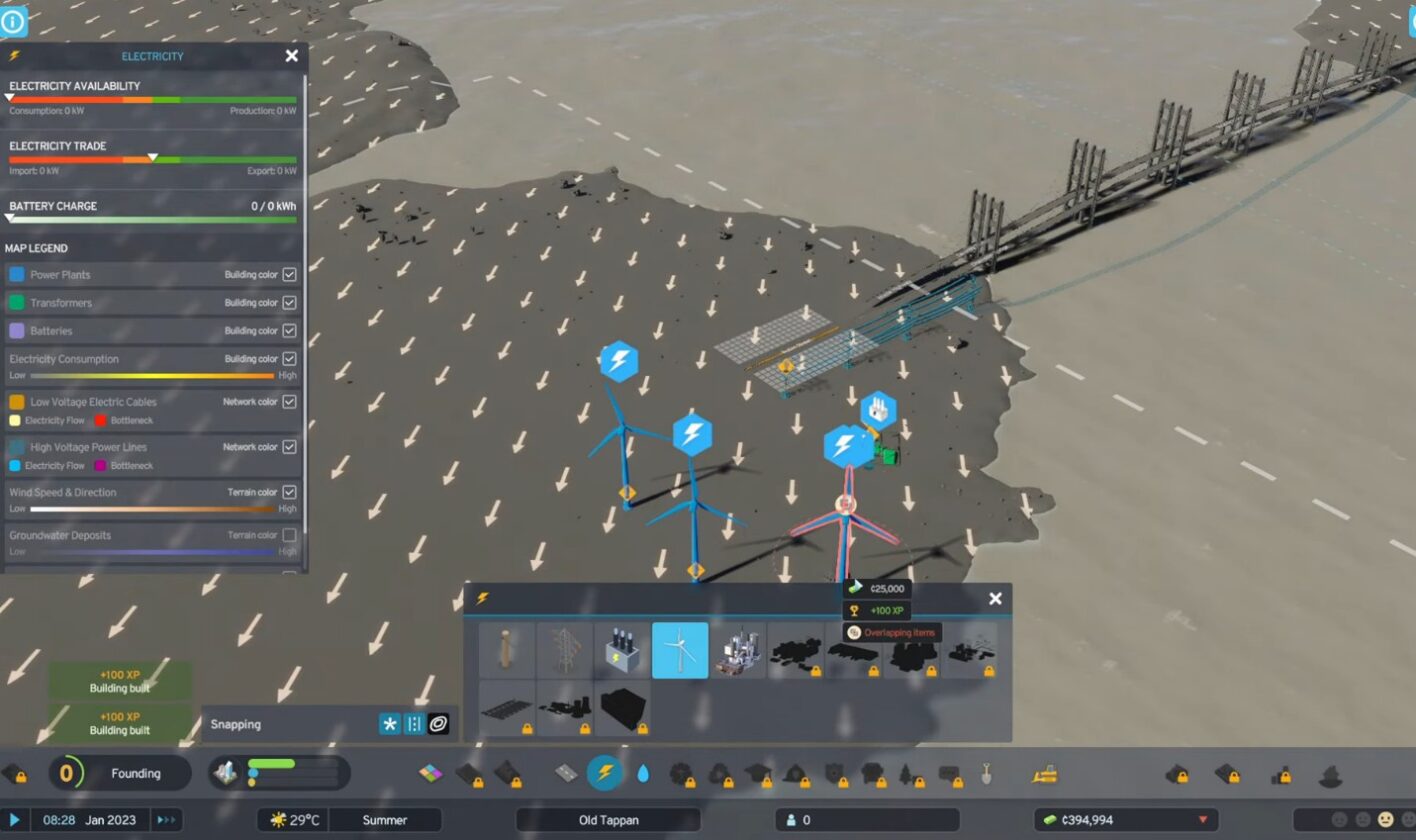Click the Summer season label in the status bar
Image resolution: width=1416 pixels, height=840 pixels.
pos(386,818)
